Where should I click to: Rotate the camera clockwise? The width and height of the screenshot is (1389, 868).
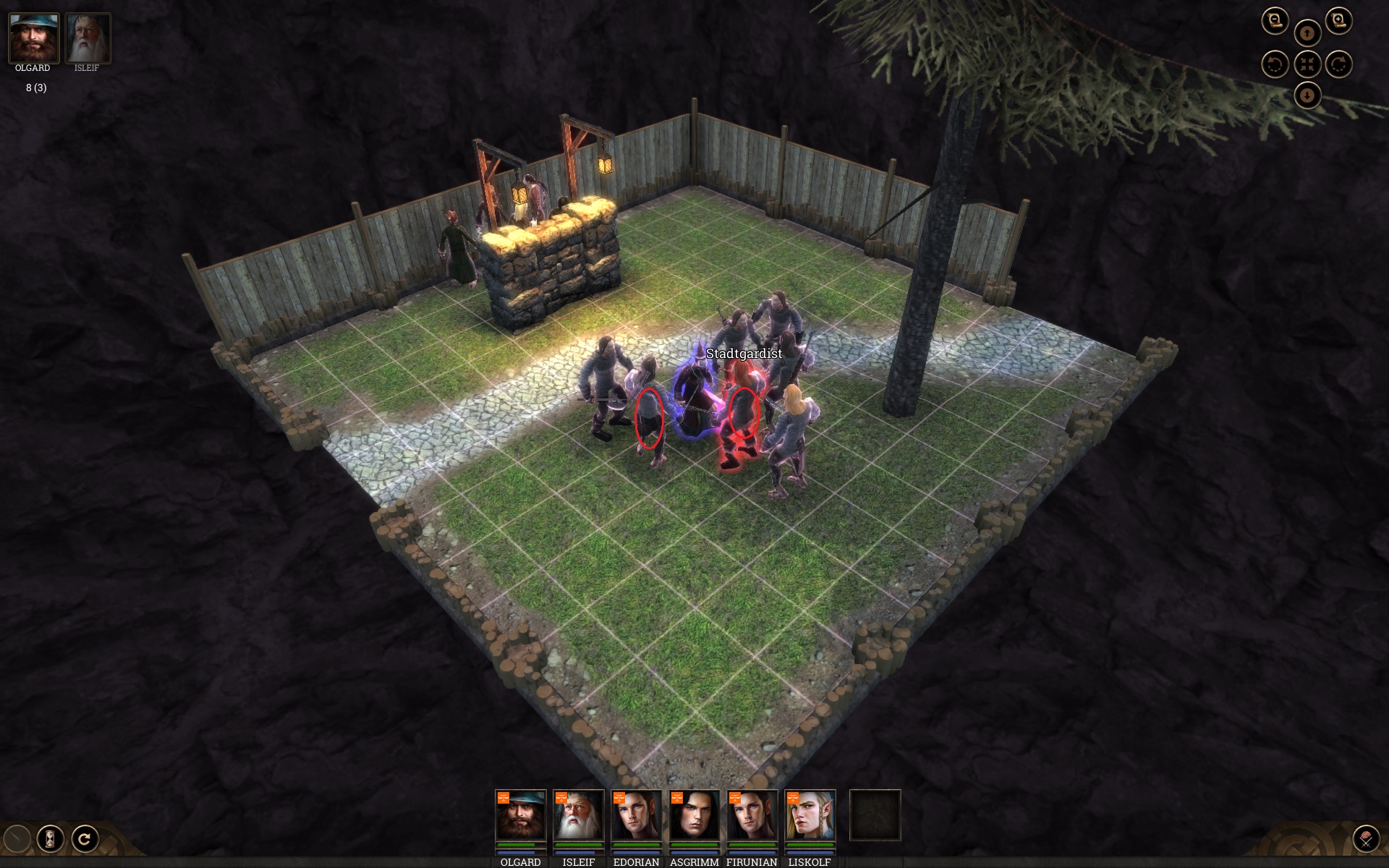click(1338, 64)
